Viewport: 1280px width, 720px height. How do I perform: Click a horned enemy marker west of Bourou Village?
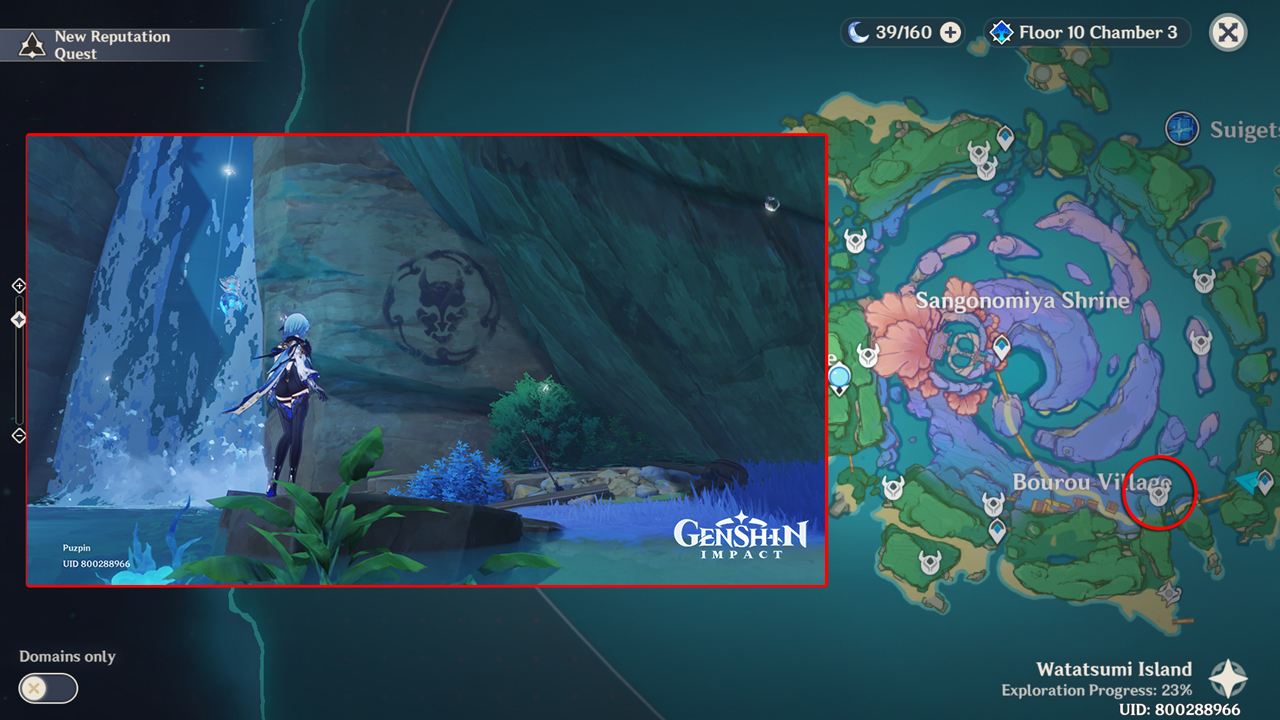tap(893, 486)
